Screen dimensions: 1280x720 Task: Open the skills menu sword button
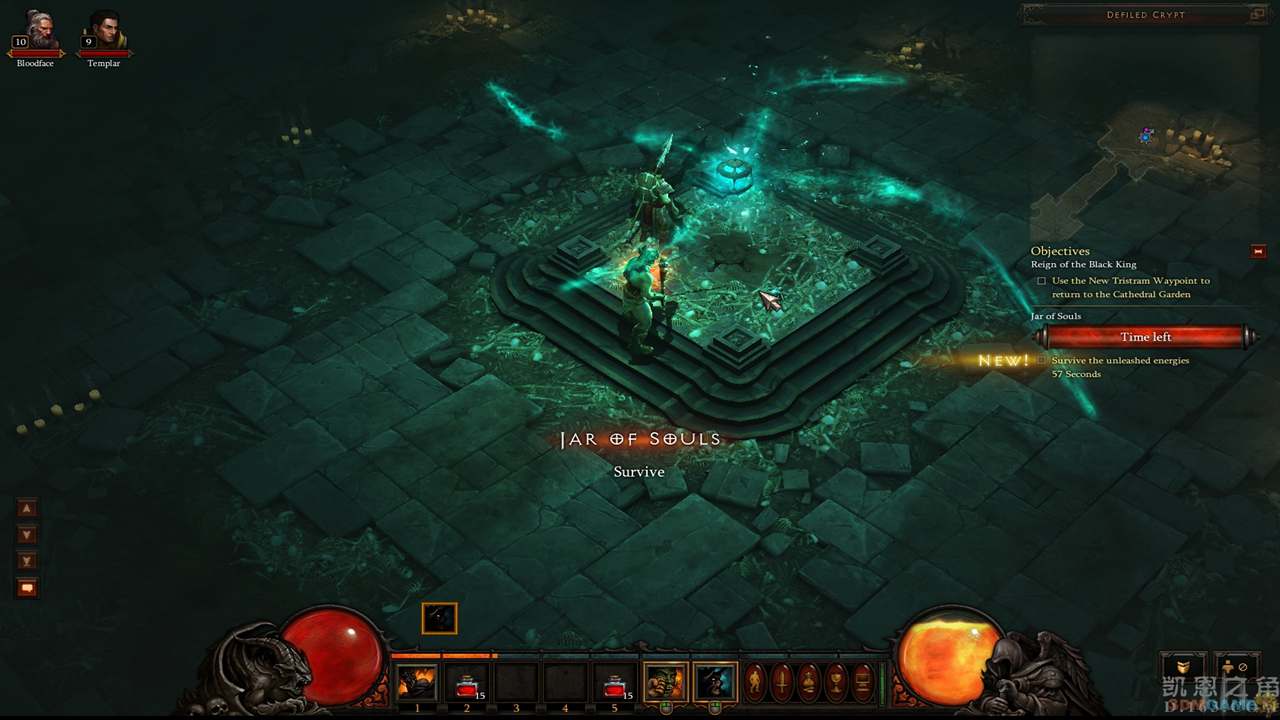tap(783, 682)
